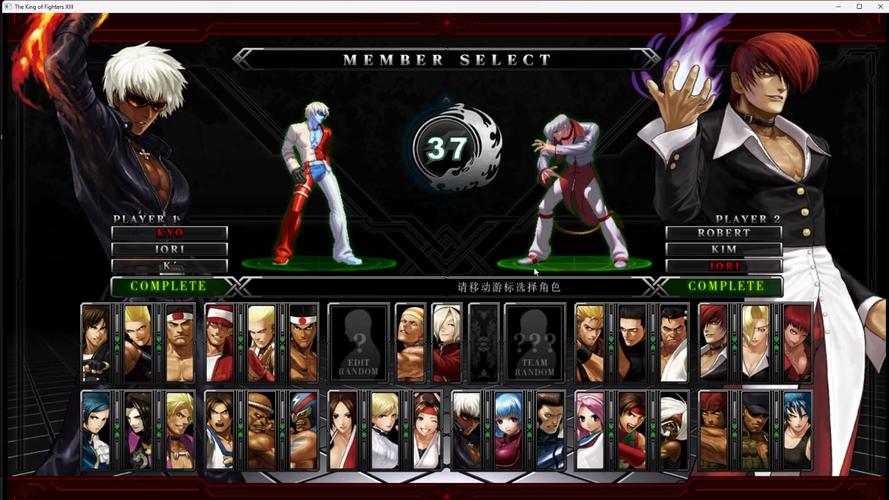The image size is (889, 500).
Task: Select Elisabeth's portrait with blue hair
Action: tap(95, 430)
